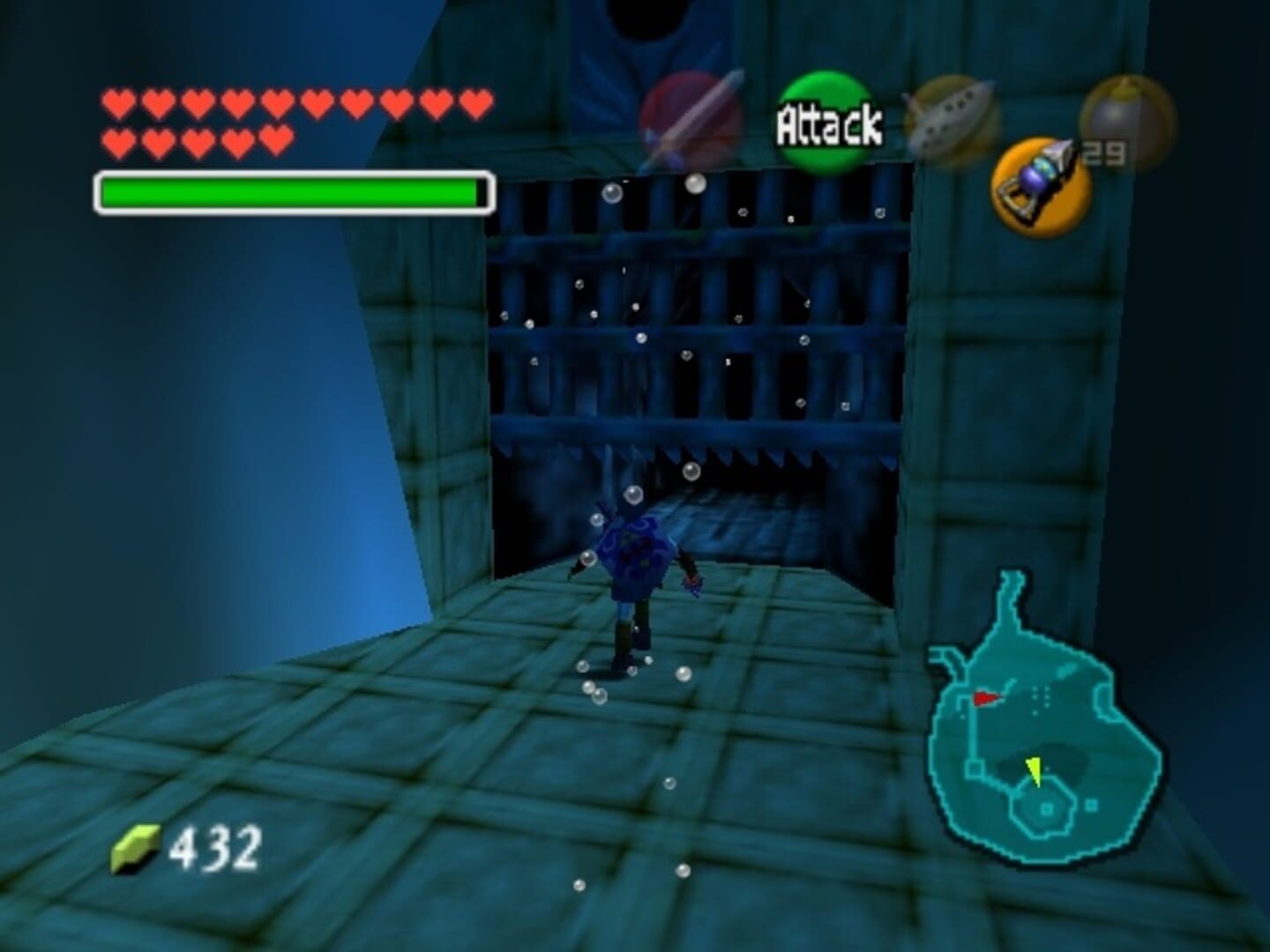Click the red arrow marker on the minimap
Screen dimensions: 1270x952
coord(985,698)
